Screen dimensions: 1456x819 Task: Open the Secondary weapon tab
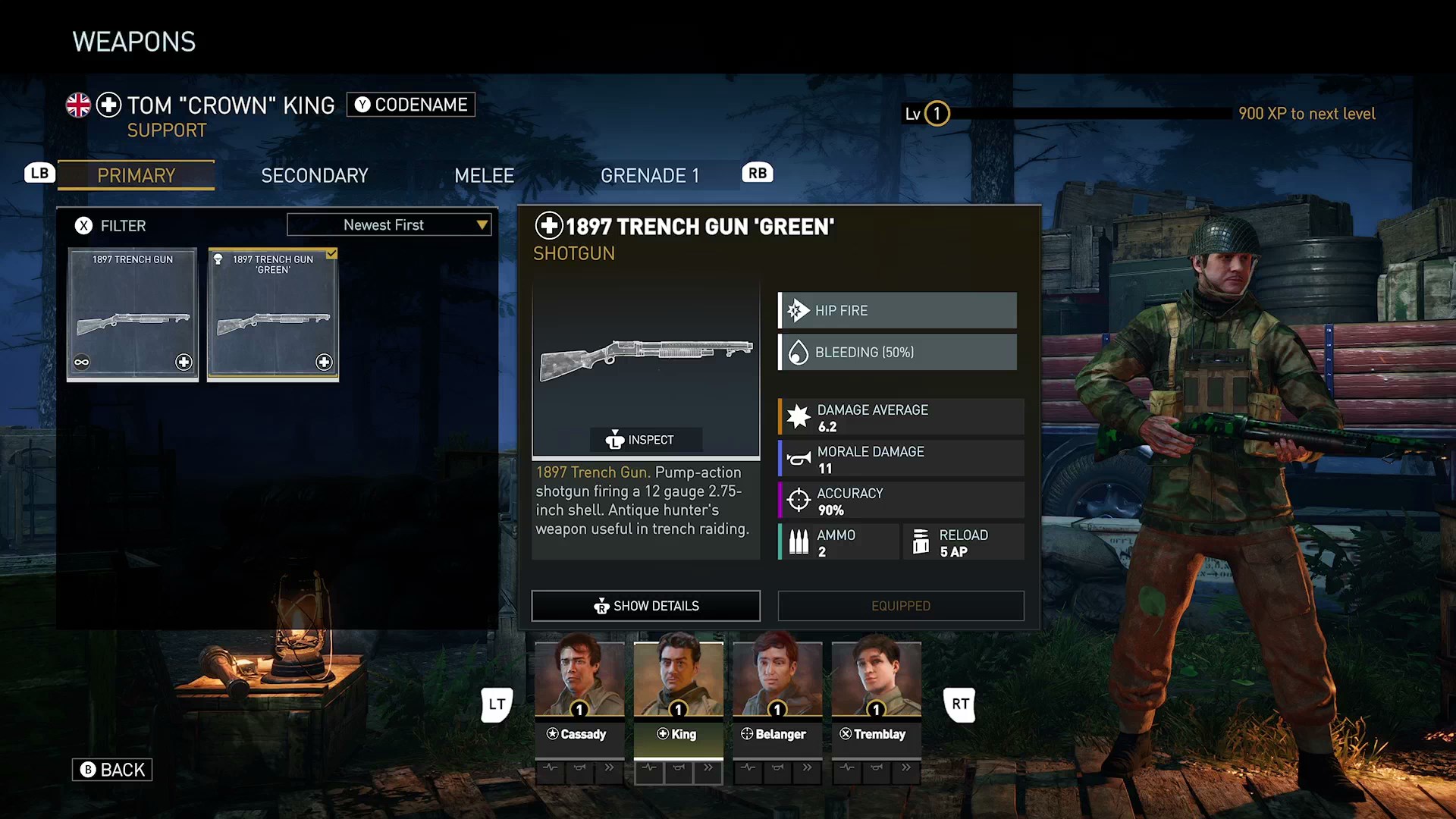314,175
